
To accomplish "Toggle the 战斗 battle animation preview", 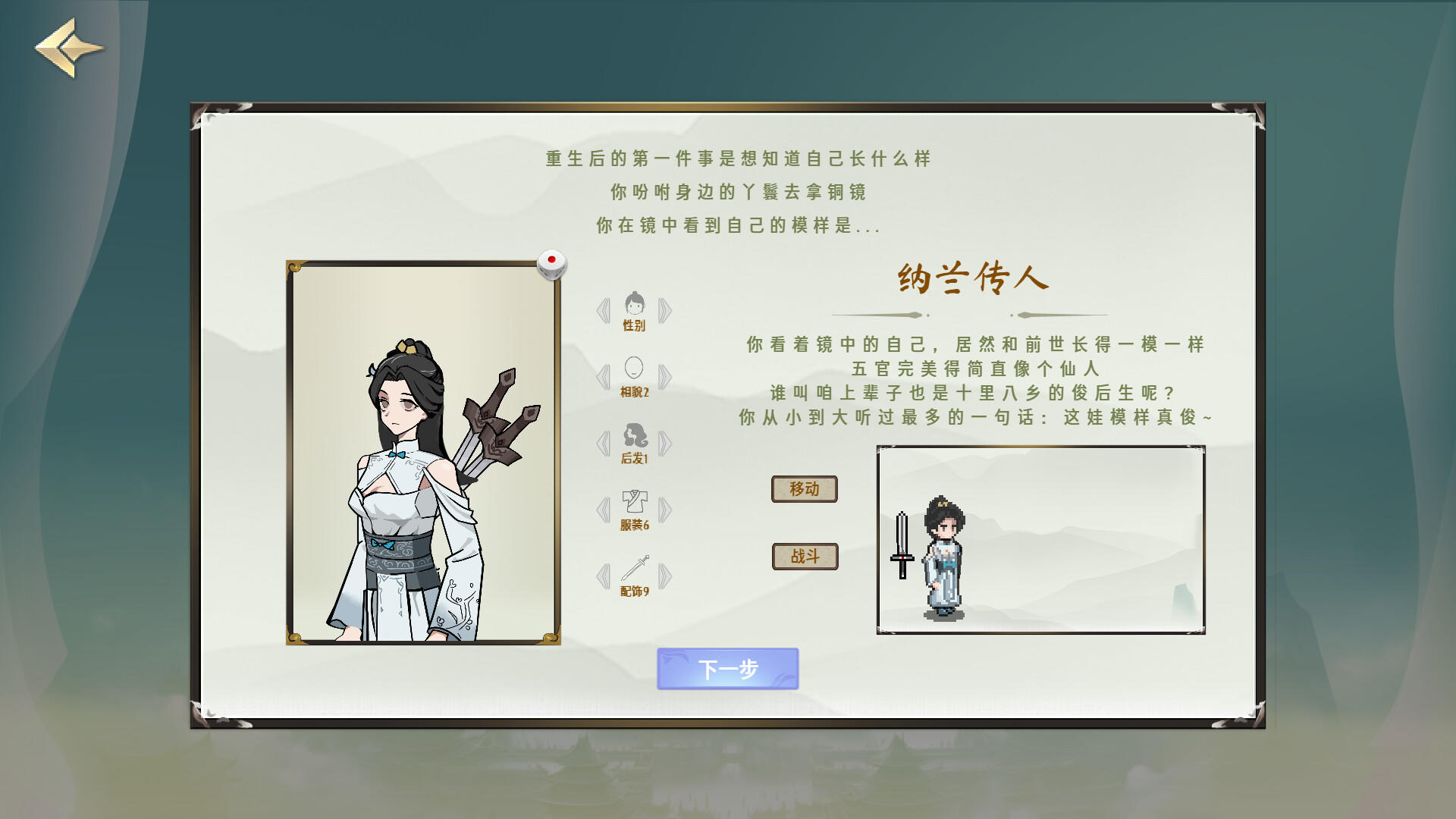I will pos(805,556).
